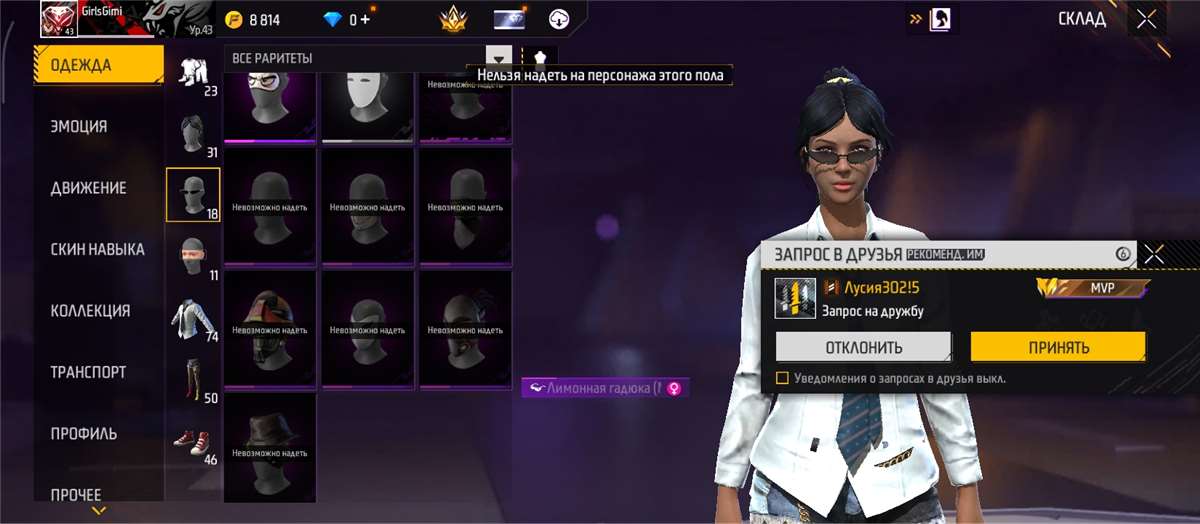Open the ВСЕ РАРИТЕТЫ rarity dropdown
1200x524 pixels.
coord(498,58)
